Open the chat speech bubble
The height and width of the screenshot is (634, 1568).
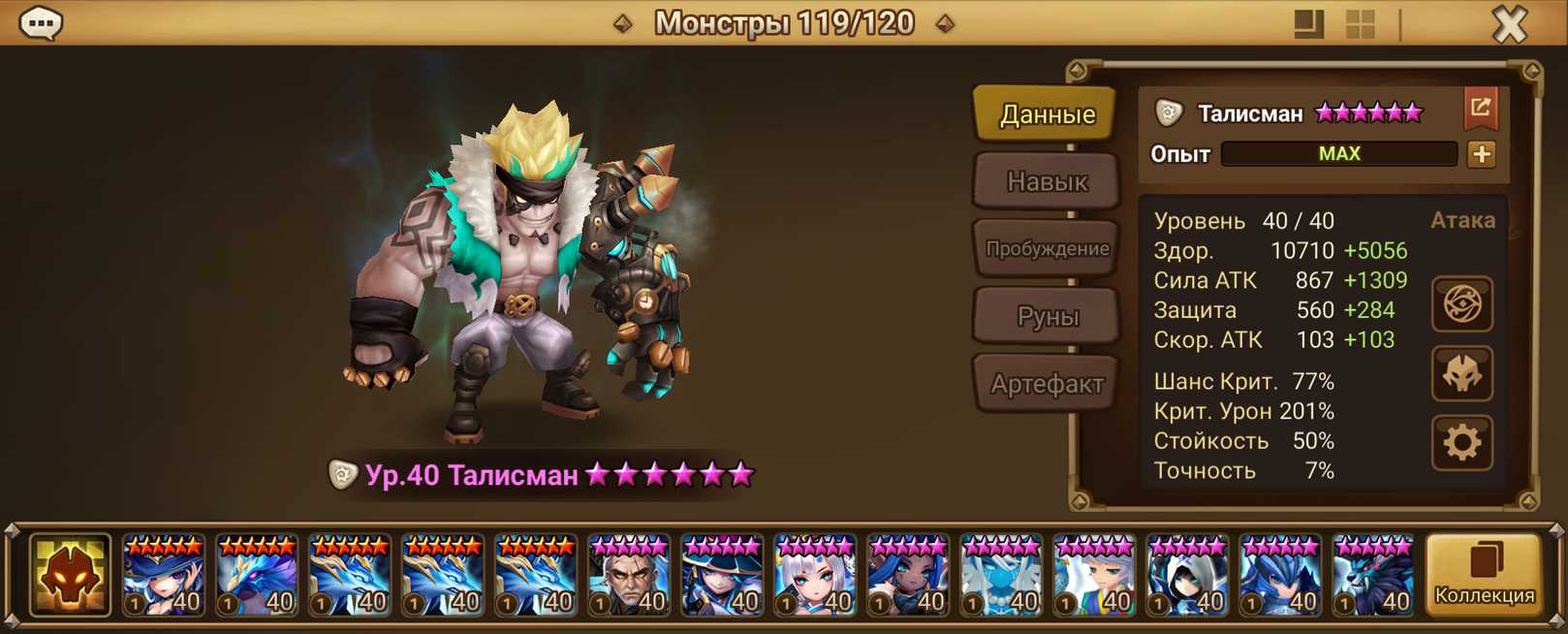42,22
